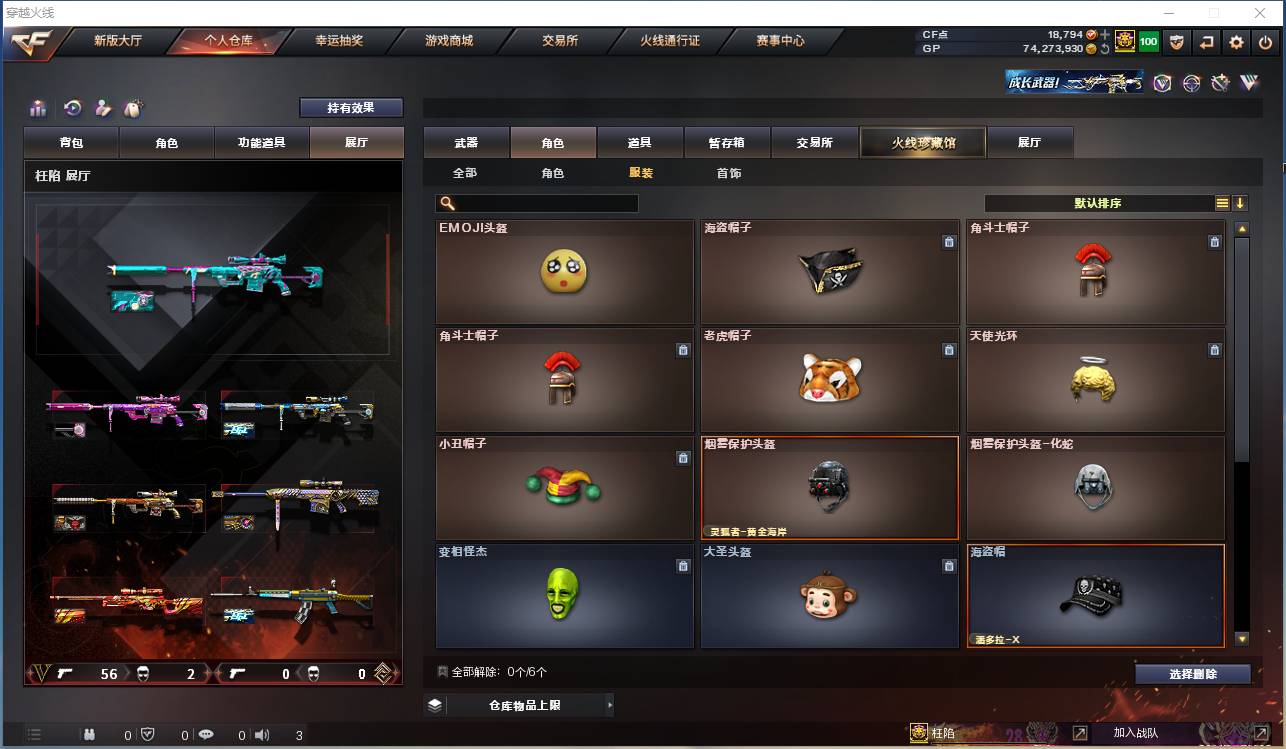Viewport: 1286px width, 749px height.
Task: Click the statistics bar-chart icon above 背包
Action: tap(38, 107)
